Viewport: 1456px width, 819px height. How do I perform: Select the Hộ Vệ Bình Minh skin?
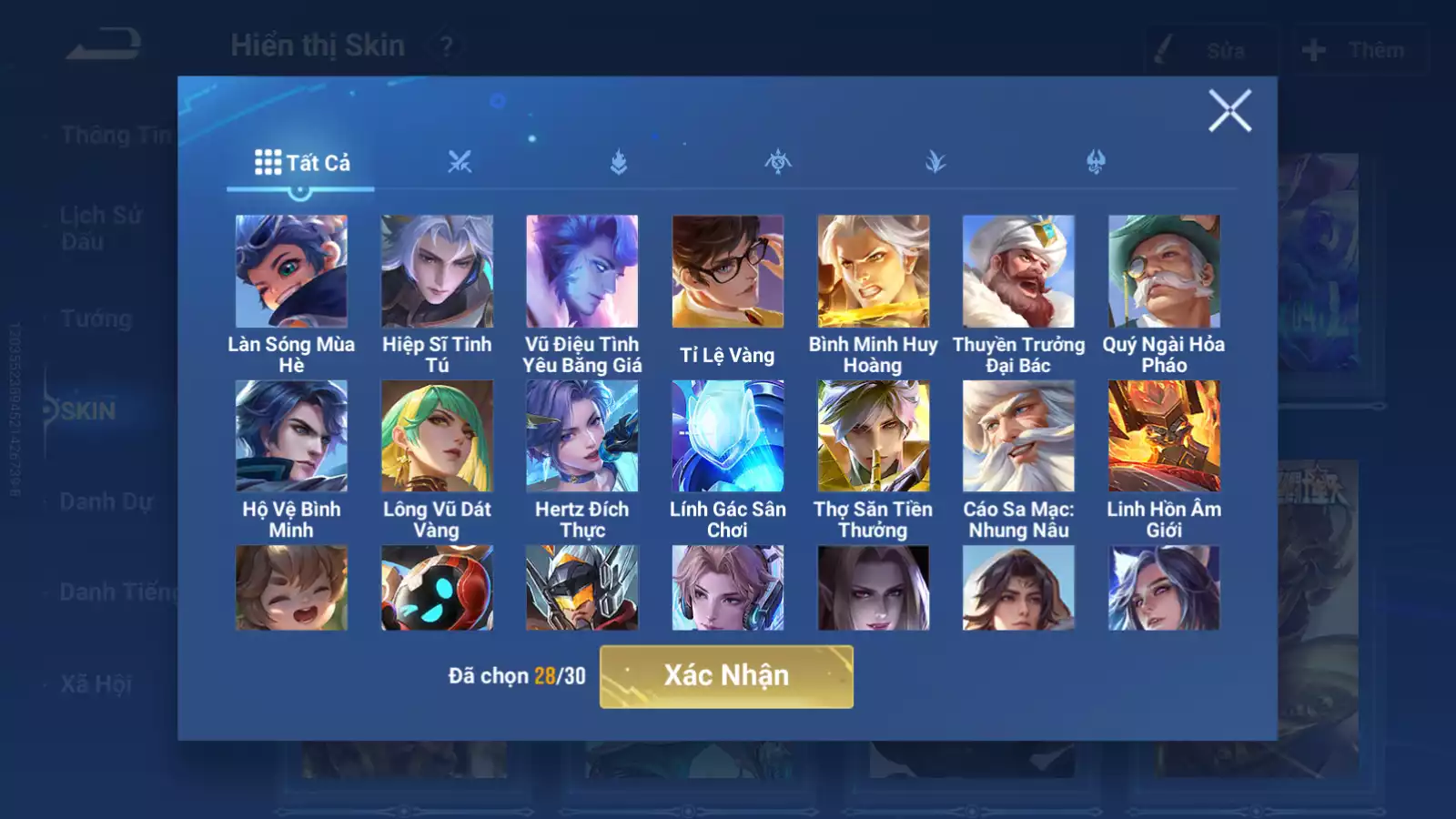[x=291, y=436]
